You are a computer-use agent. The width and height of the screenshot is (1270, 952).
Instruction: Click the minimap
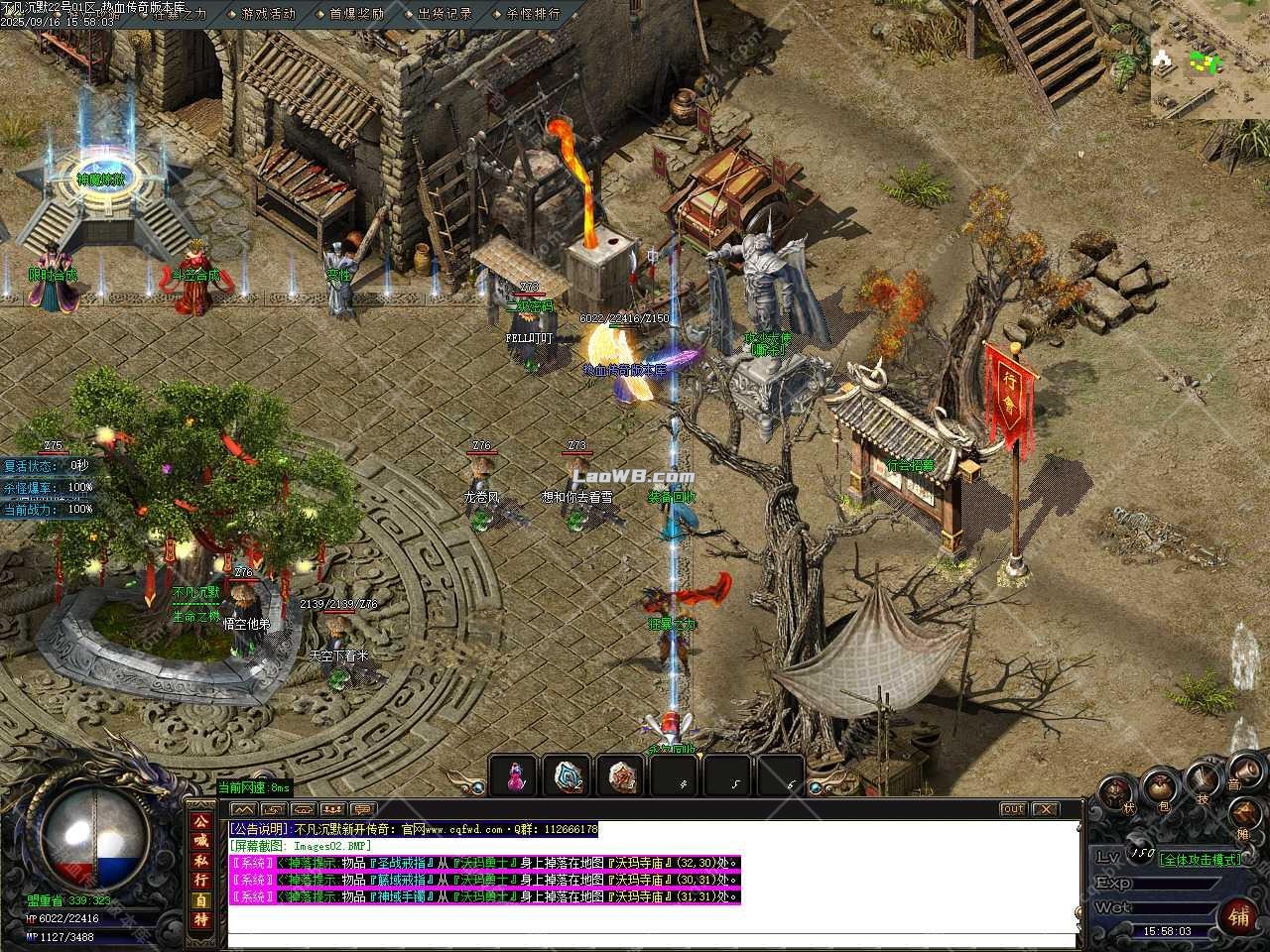tap(1209, 59)
